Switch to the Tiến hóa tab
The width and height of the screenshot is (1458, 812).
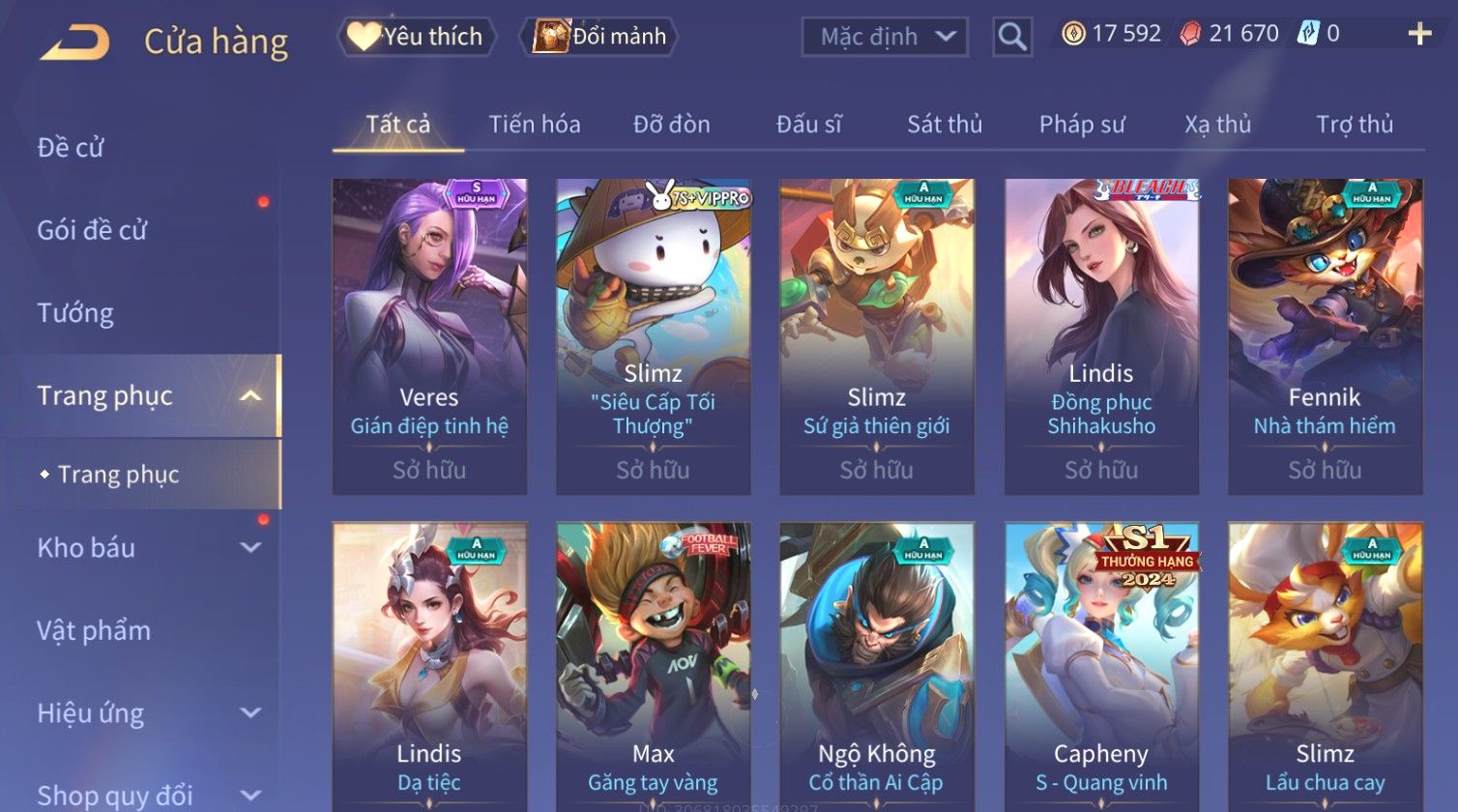tap(535, 125)
